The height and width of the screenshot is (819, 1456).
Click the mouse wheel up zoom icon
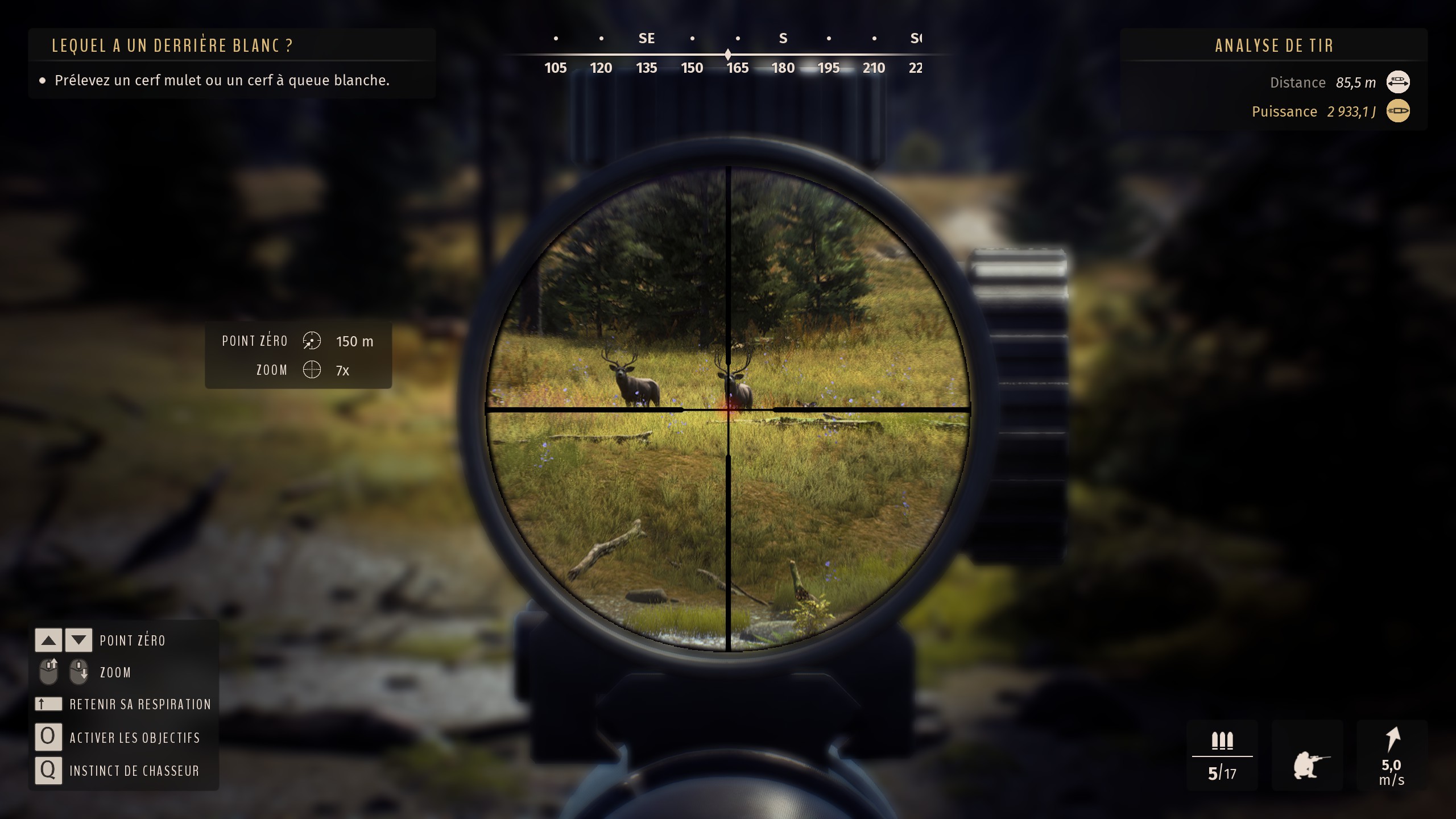click(x=49, y=671)
